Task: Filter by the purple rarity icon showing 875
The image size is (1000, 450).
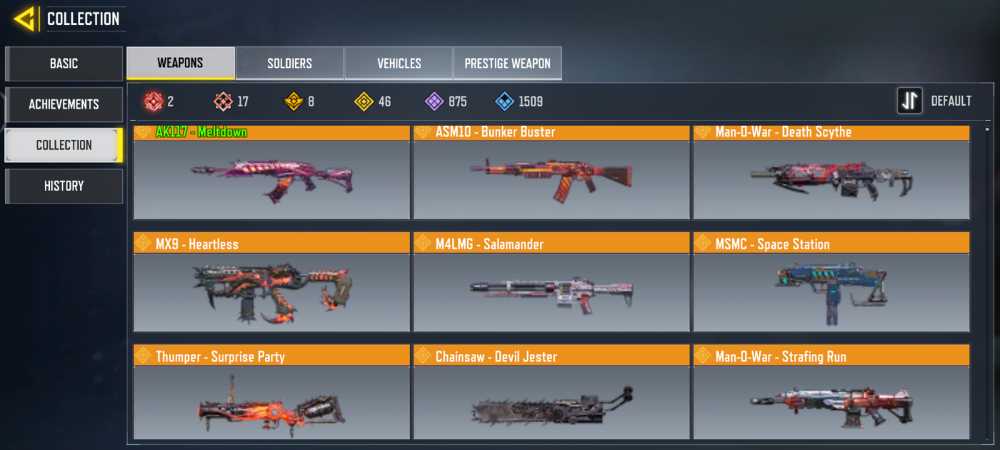Action: 434,101
